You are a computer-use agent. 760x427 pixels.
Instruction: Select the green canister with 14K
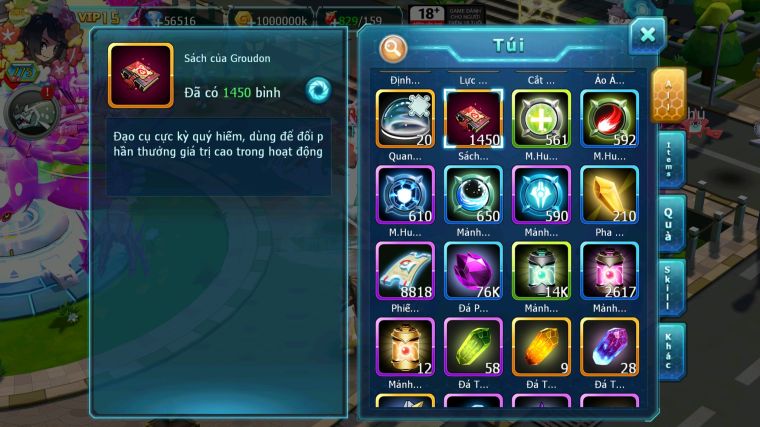pyautogui.click(x=541, y=270)
